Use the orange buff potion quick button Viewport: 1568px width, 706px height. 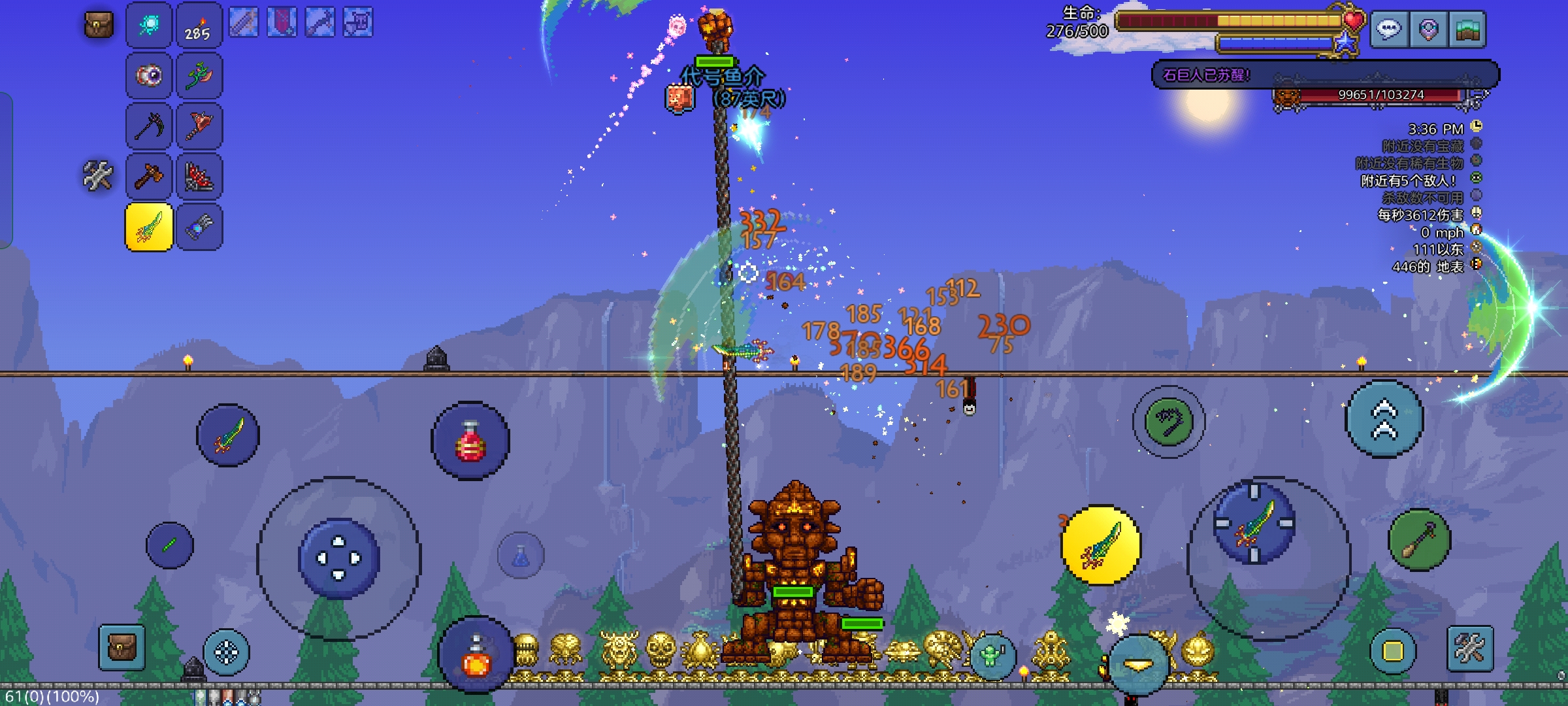coord(476,656)
